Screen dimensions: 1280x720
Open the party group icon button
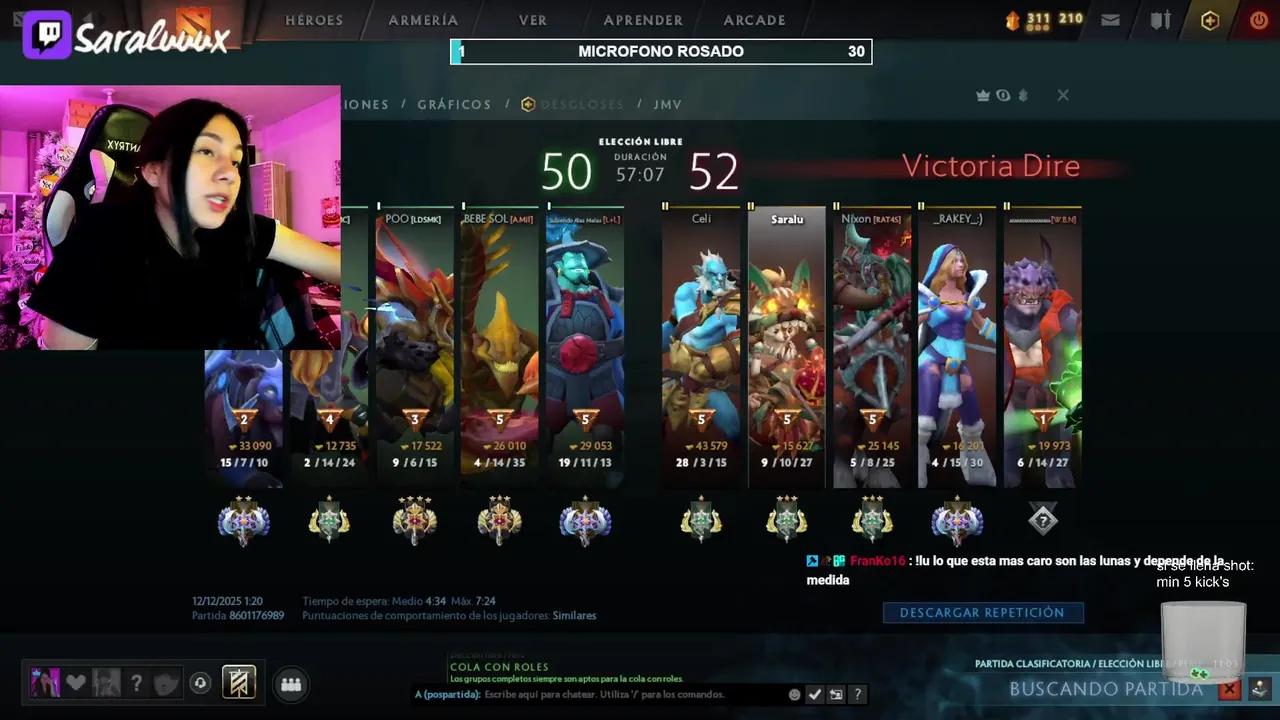(x=291, y=684)
